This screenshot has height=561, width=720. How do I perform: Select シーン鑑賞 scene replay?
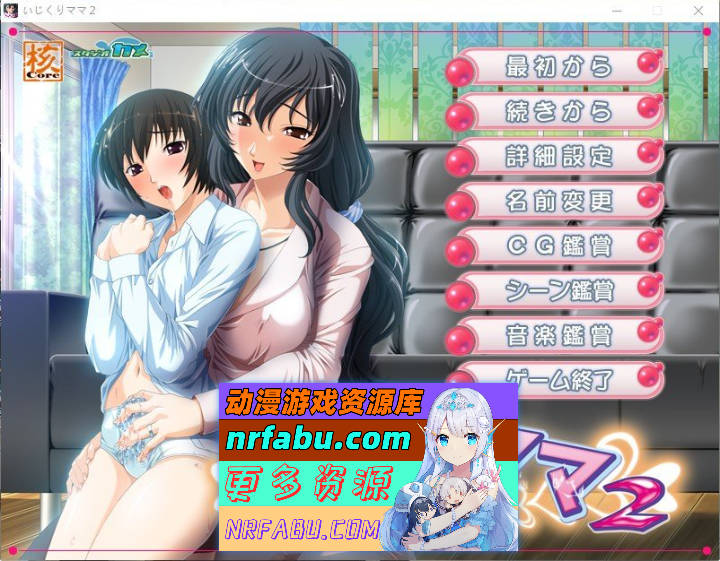(558, 290)
